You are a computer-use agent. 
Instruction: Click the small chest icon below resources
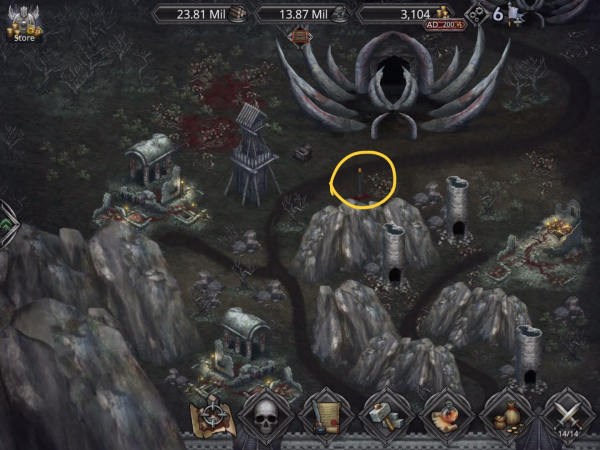pyautogui.click(x=299, y=36)
